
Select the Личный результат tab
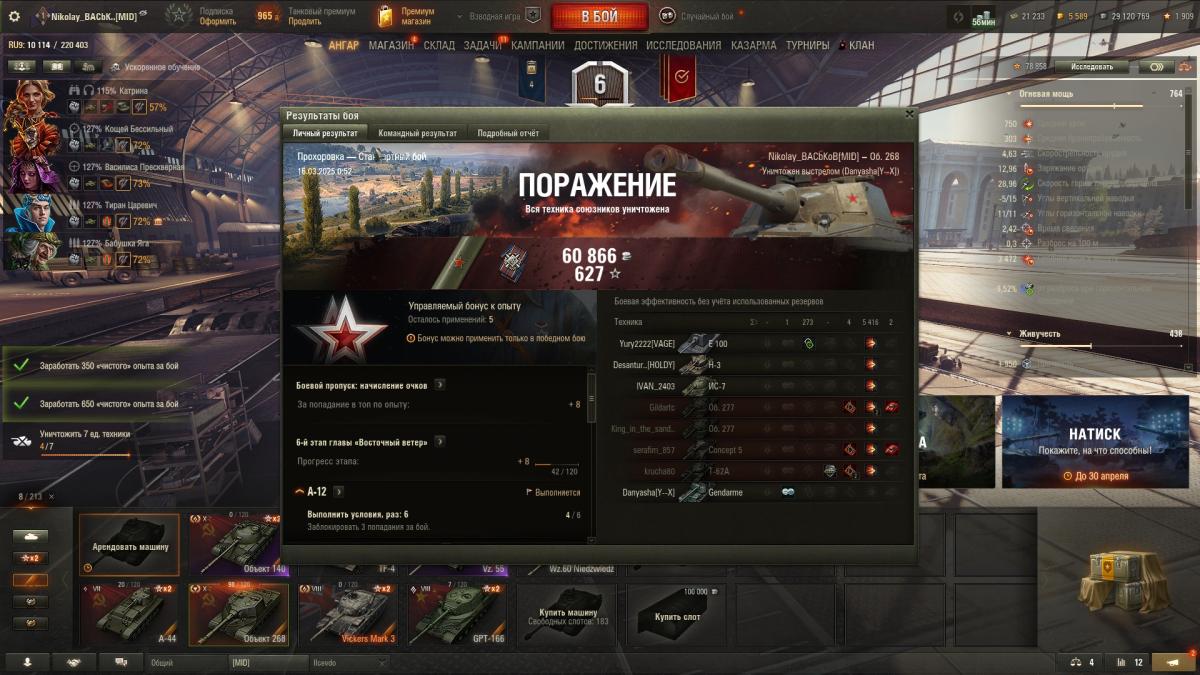(x=325, y=133)
